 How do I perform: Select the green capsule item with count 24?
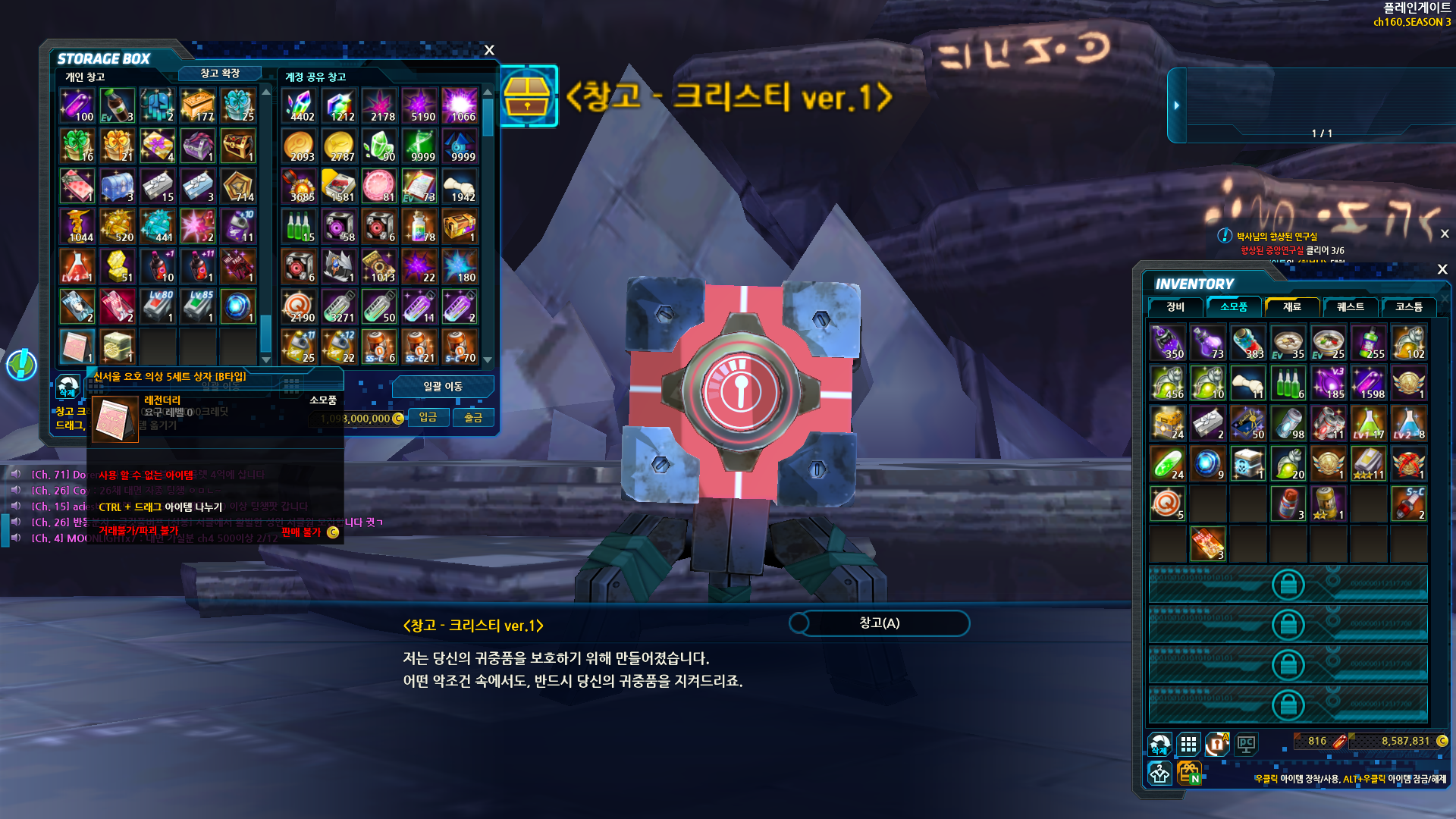[x=1168, y=463]
